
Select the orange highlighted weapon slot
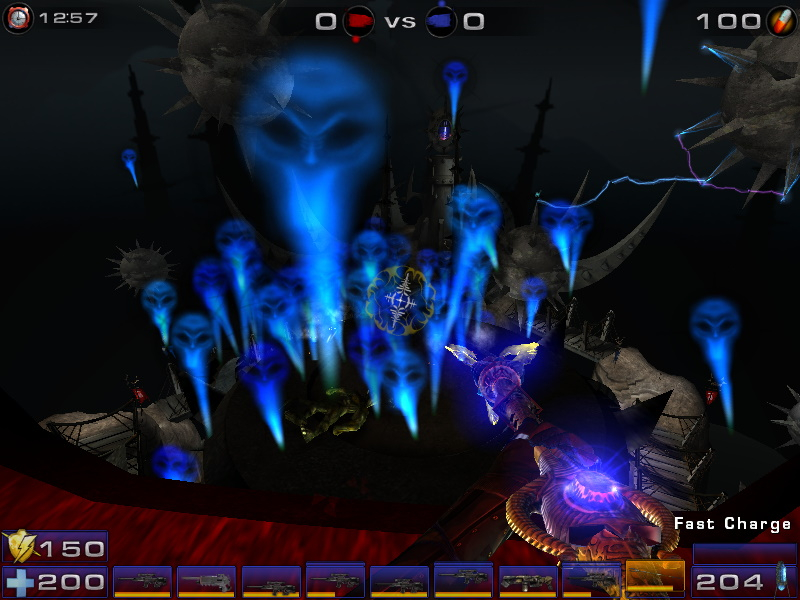click(x=655, y=576)
